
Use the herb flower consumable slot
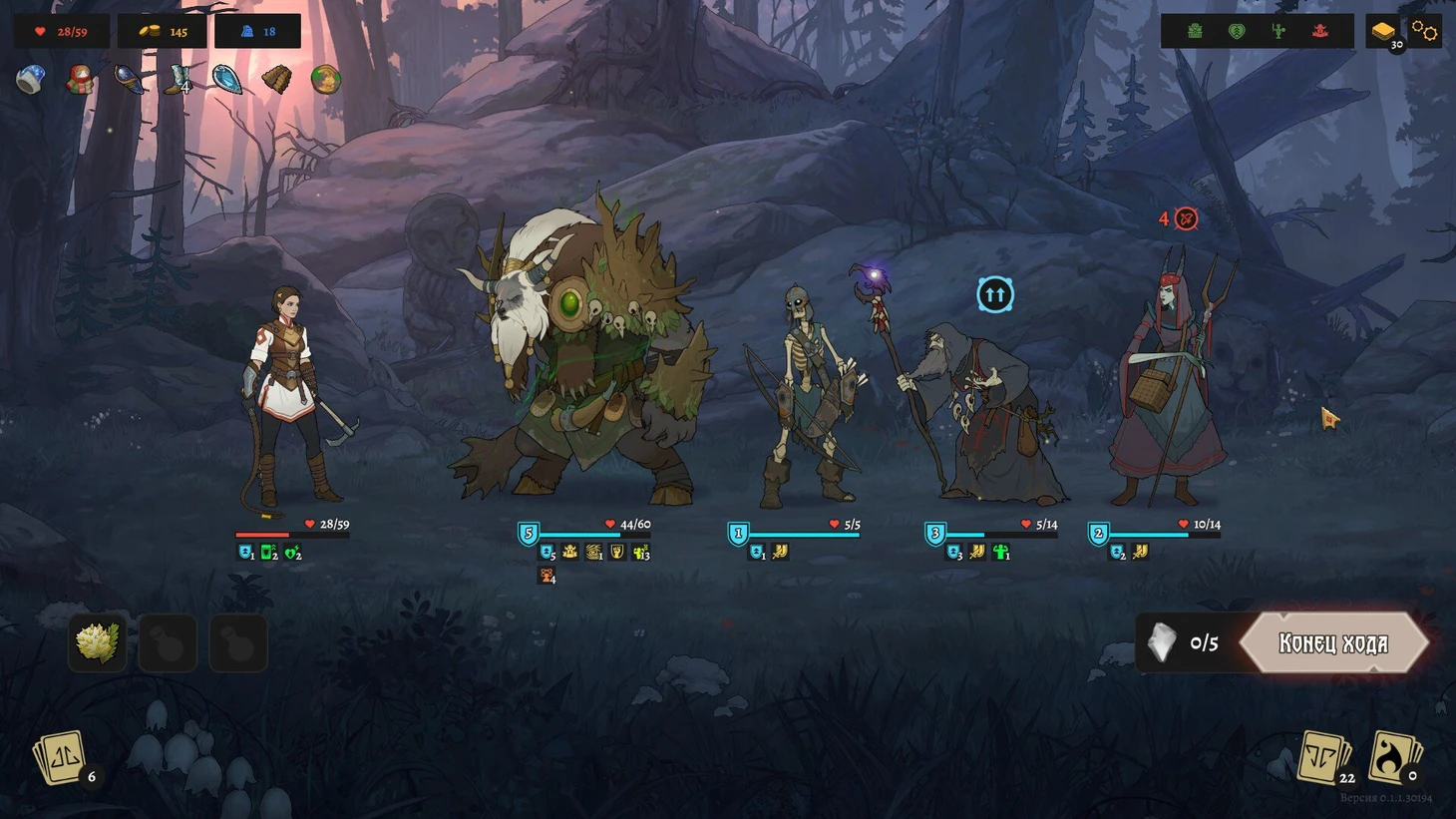coord(98,641)
